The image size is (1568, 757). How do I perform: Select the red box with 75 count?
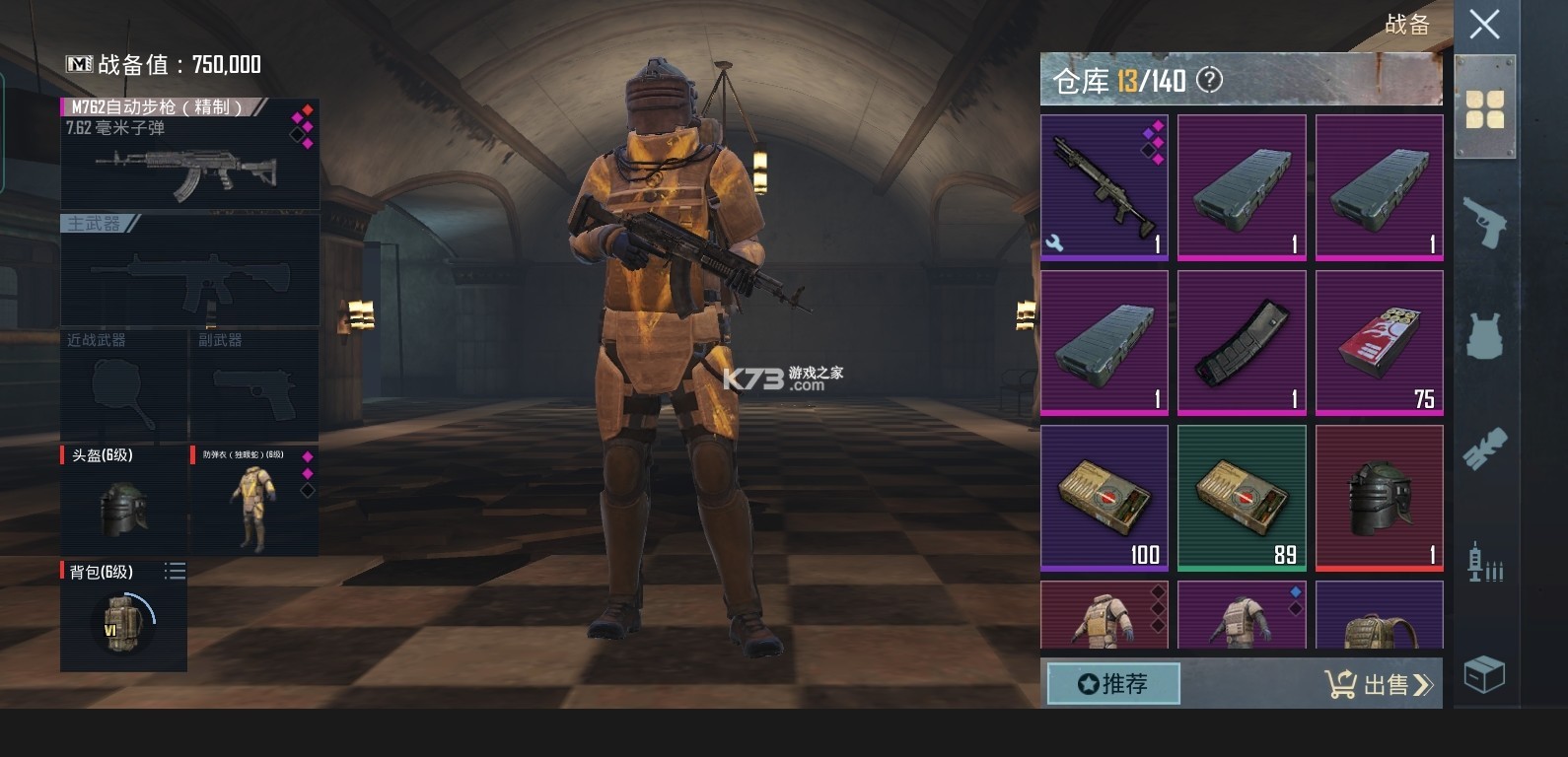pos(1379,342)
